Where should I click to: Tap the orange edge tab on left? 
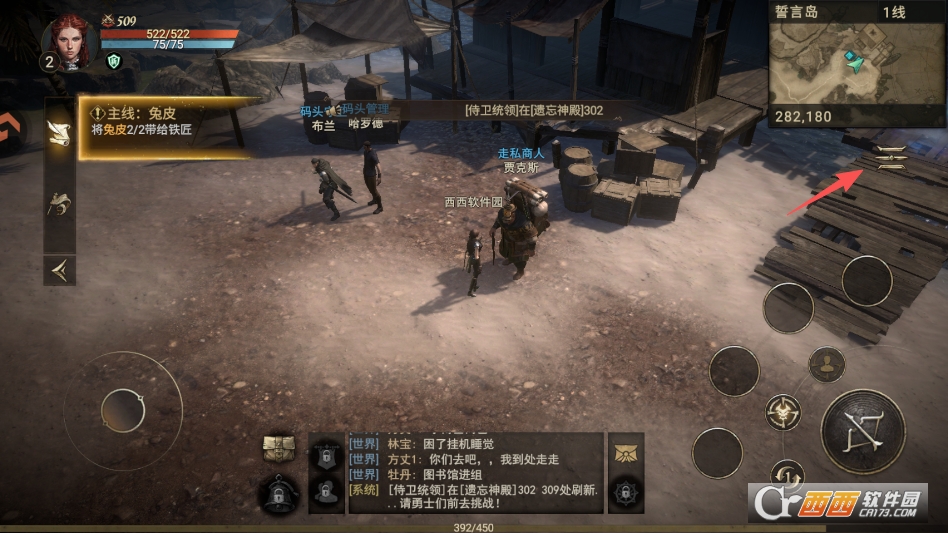(x=9, y=127)
